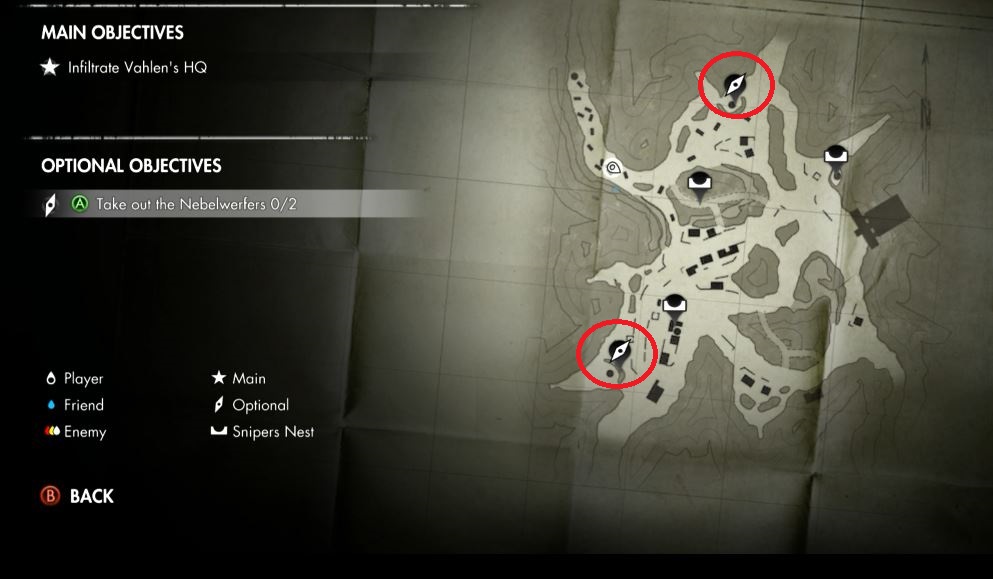The width and height of the screenshot is (993, 579).
Task: Select the spiral player marker on the map
Action: pos(613,168)
